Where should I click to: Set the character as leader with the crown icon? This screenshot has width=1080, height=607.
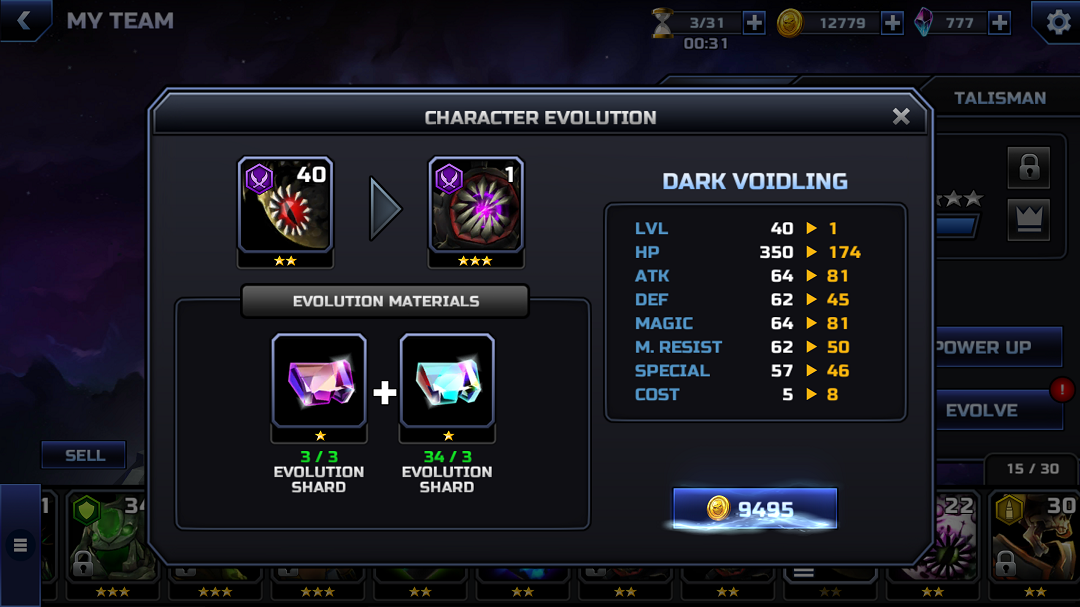(x=1029, y=218)
